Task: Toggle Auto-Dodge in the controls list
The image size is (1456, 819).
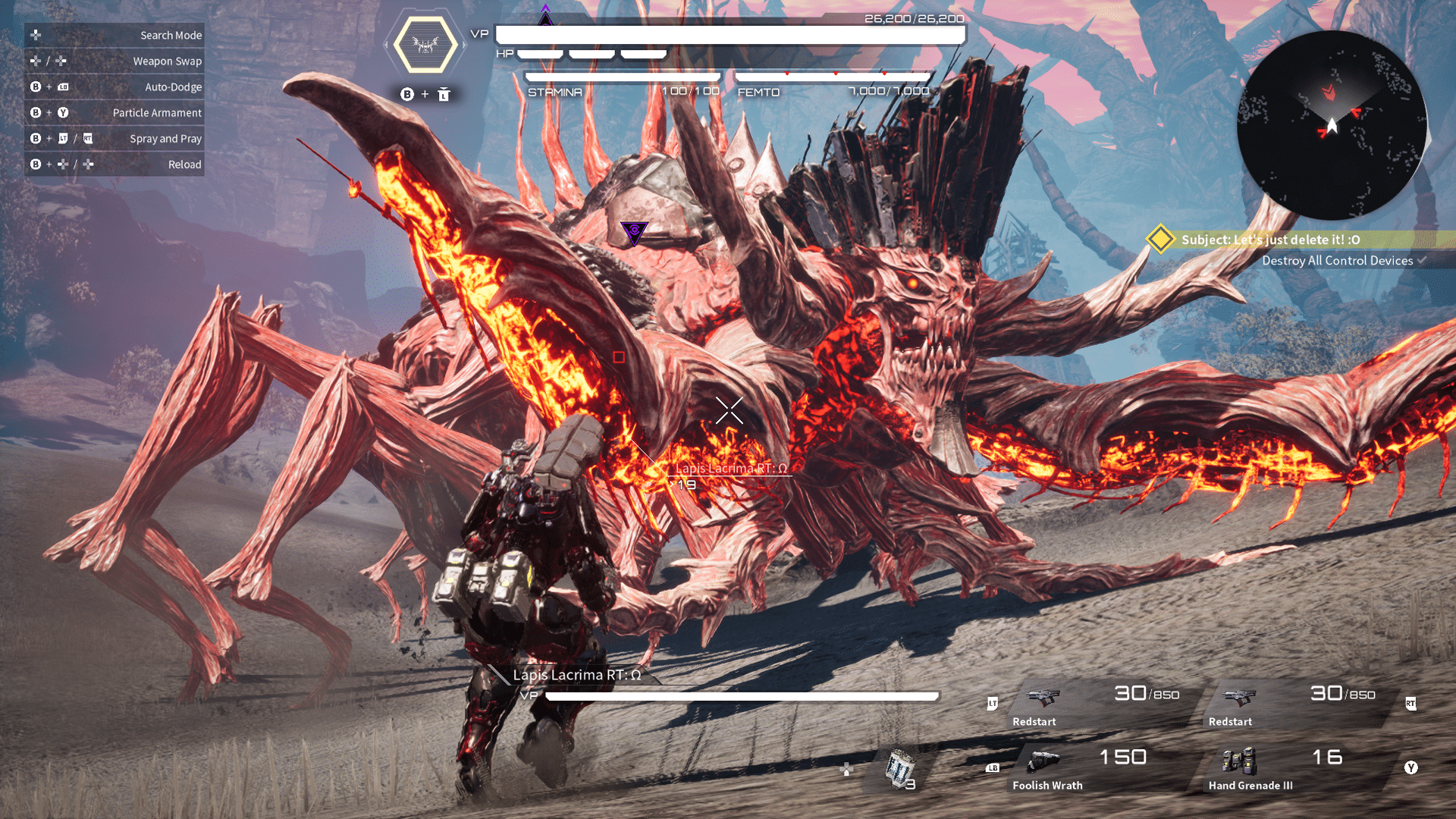Action: point(114,86)
